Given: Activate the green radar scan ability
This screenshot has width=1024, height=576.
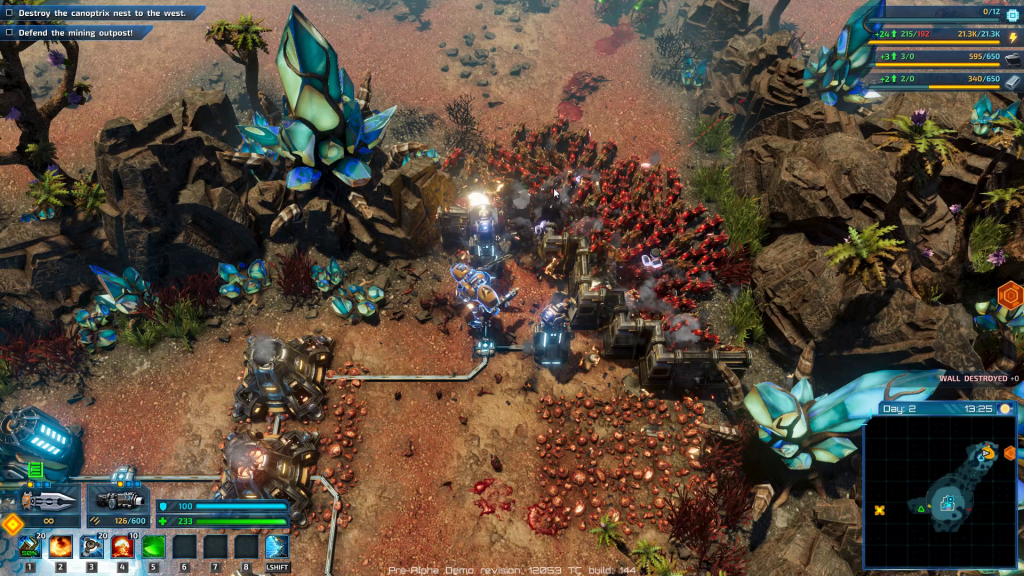Looking at the screenshot, I should pos(154,547).
